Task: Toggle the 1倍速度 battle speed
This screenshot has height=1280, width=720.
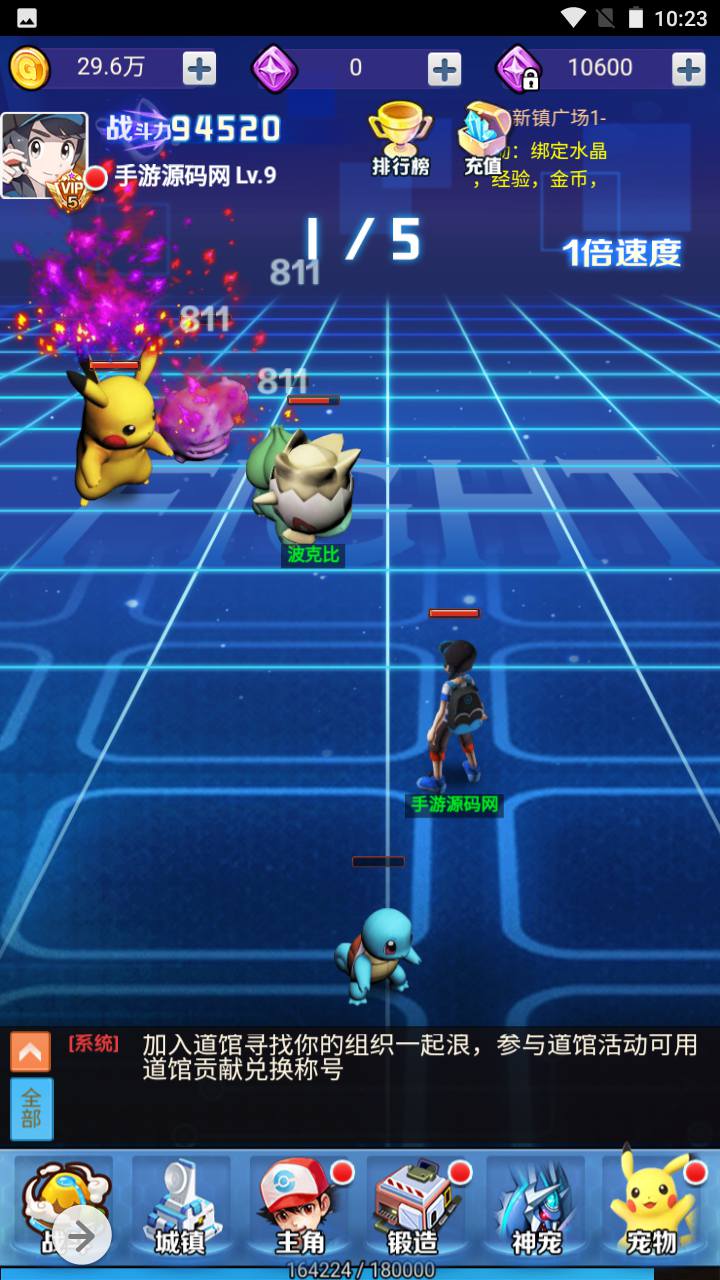Action: [x=621, y=252]
